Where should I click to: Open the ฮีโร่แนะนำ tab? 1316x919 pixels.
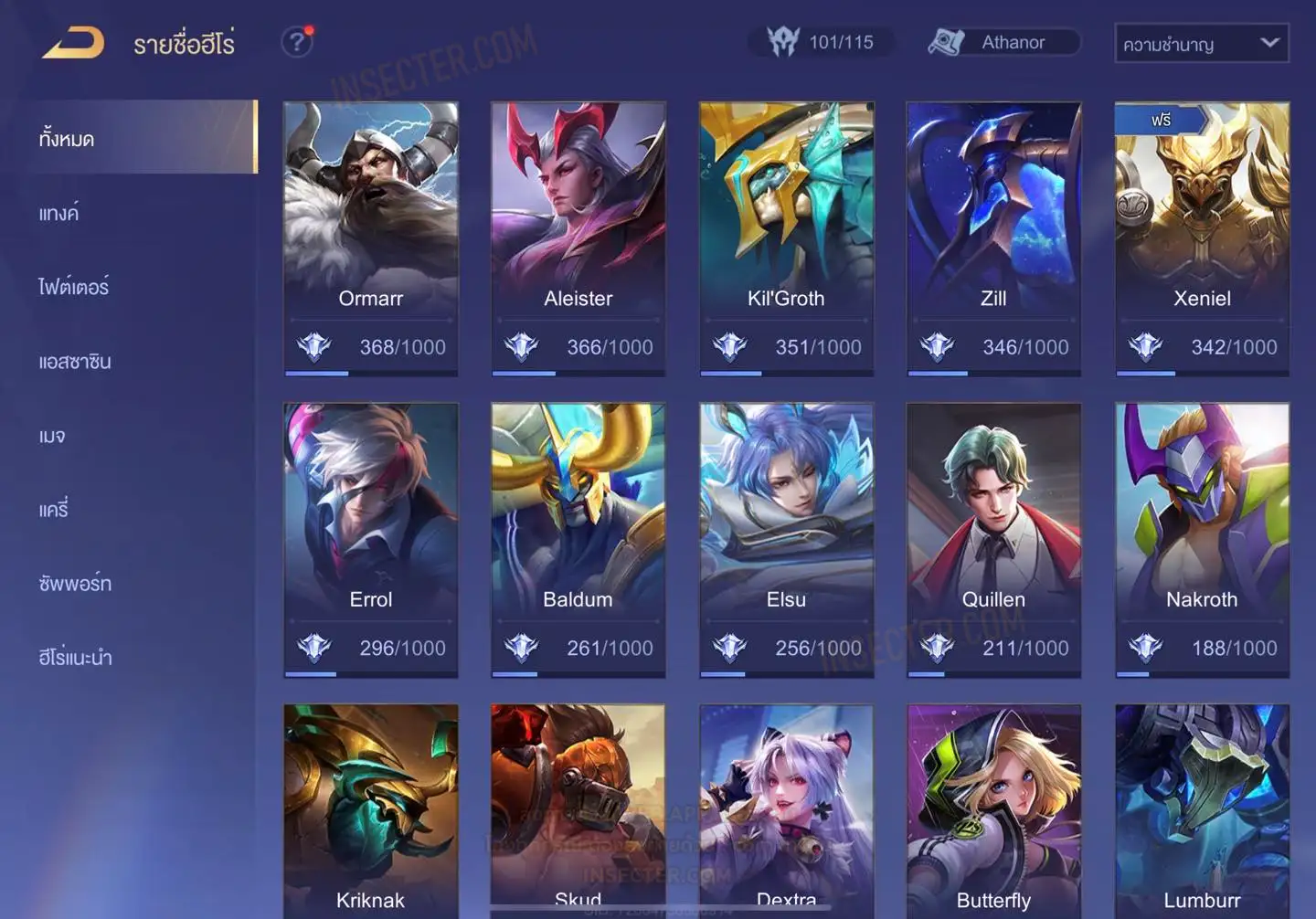(x=75, y=658)
